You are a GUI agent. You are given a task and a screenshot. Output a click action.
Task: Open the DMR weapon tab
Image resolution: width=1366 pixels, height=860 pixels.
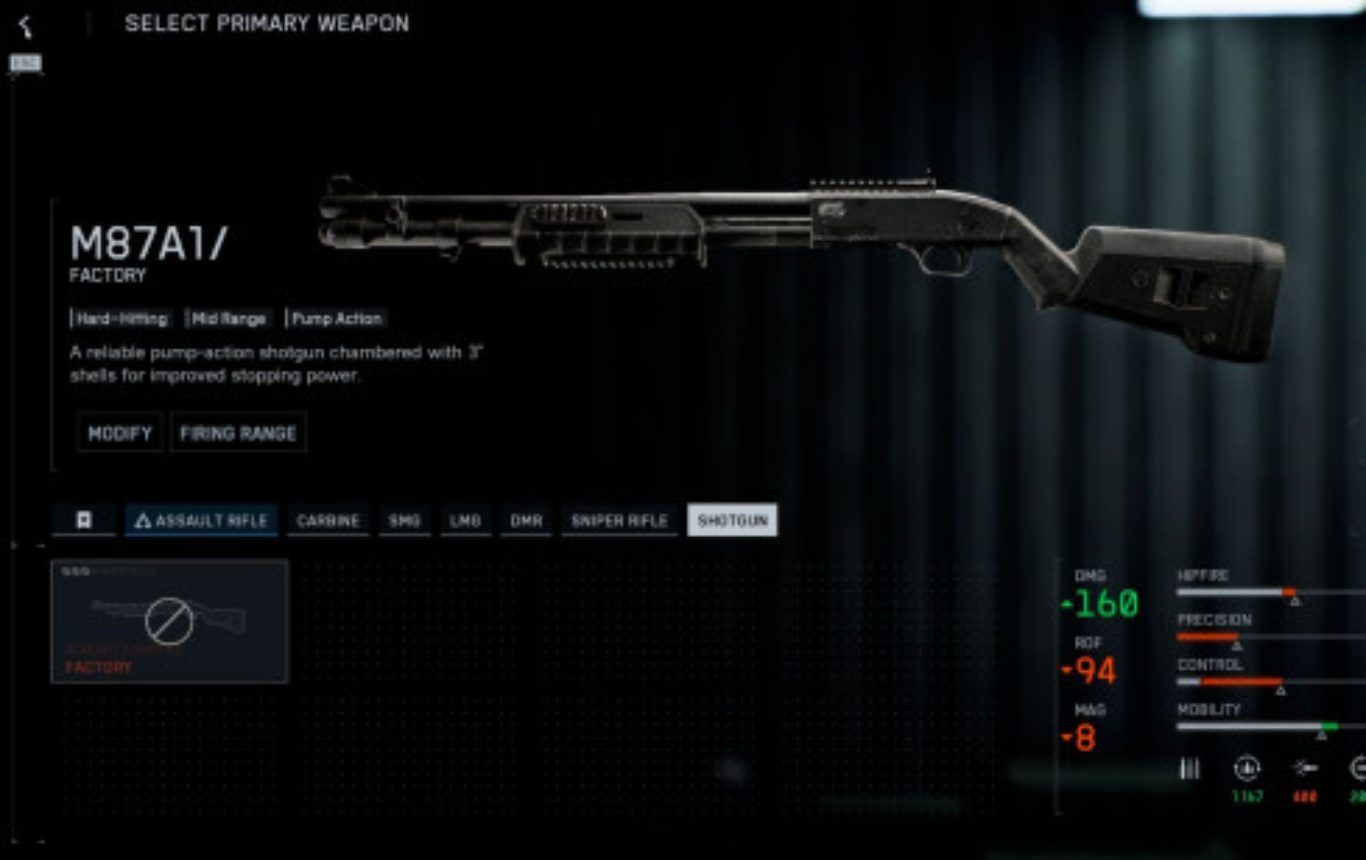pyautogui.click(x=526, y=521)
